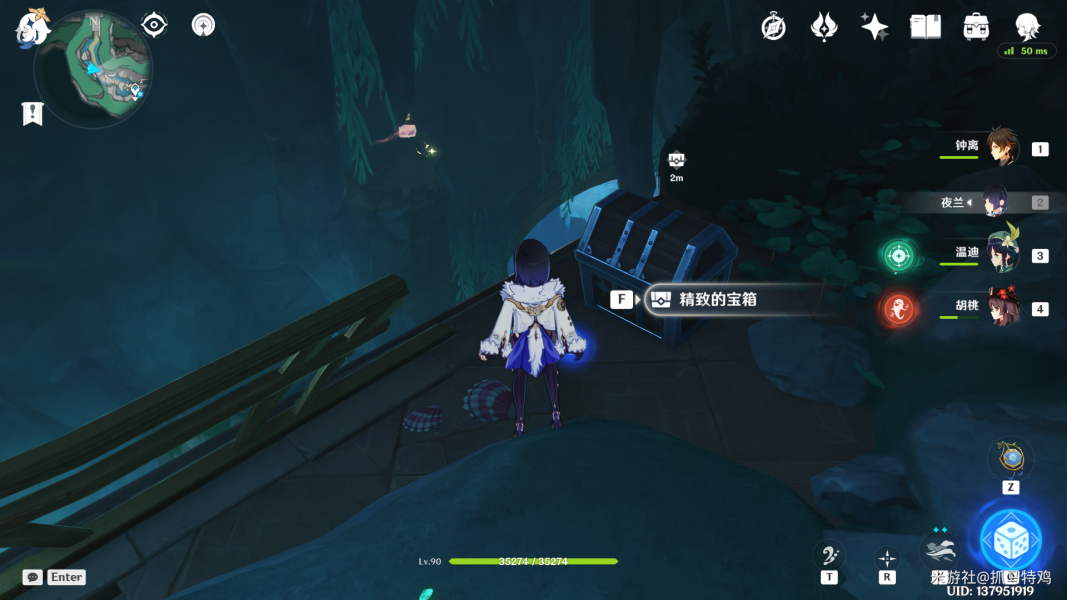Switch to party member 钟离
Screen dimensions: 1067x600
pos(1001,148)
